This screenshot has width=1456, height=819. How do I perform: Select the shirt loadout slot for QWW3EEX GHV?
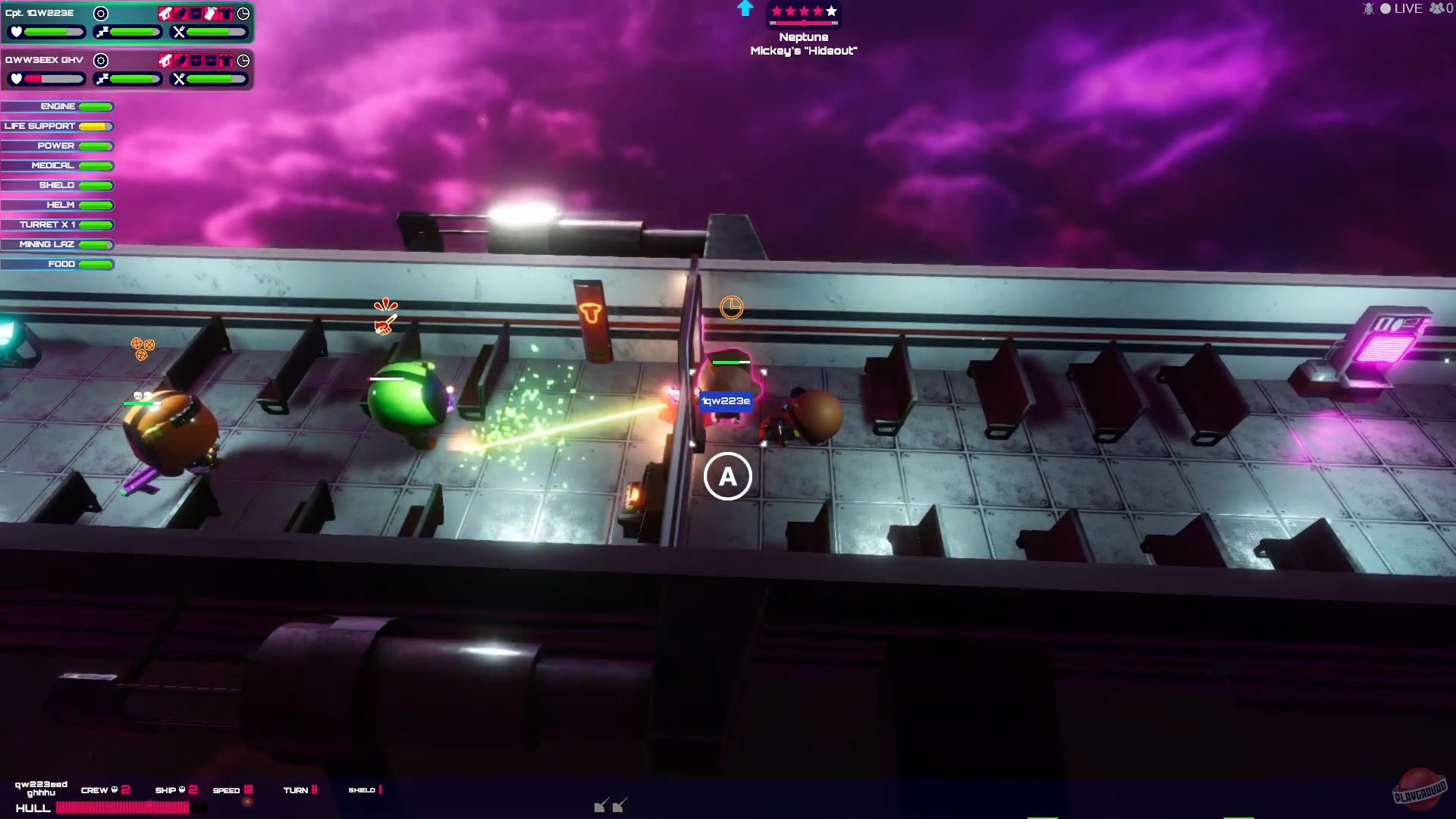tap(226, 61)
